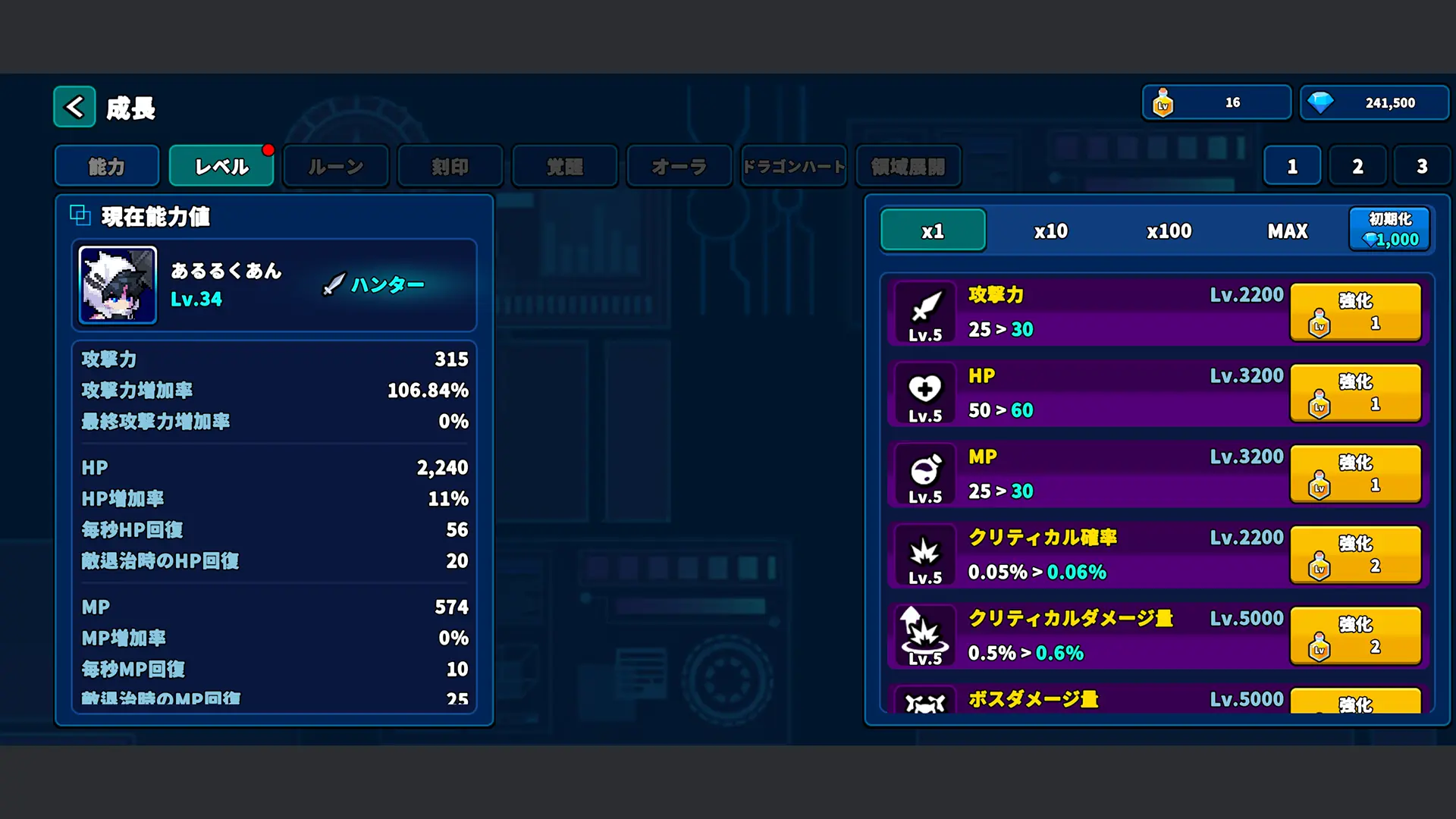Select the オーラ section
The height and width of the screenshot is (819, 1456).
pyautogui.click(x=678, y=166)
